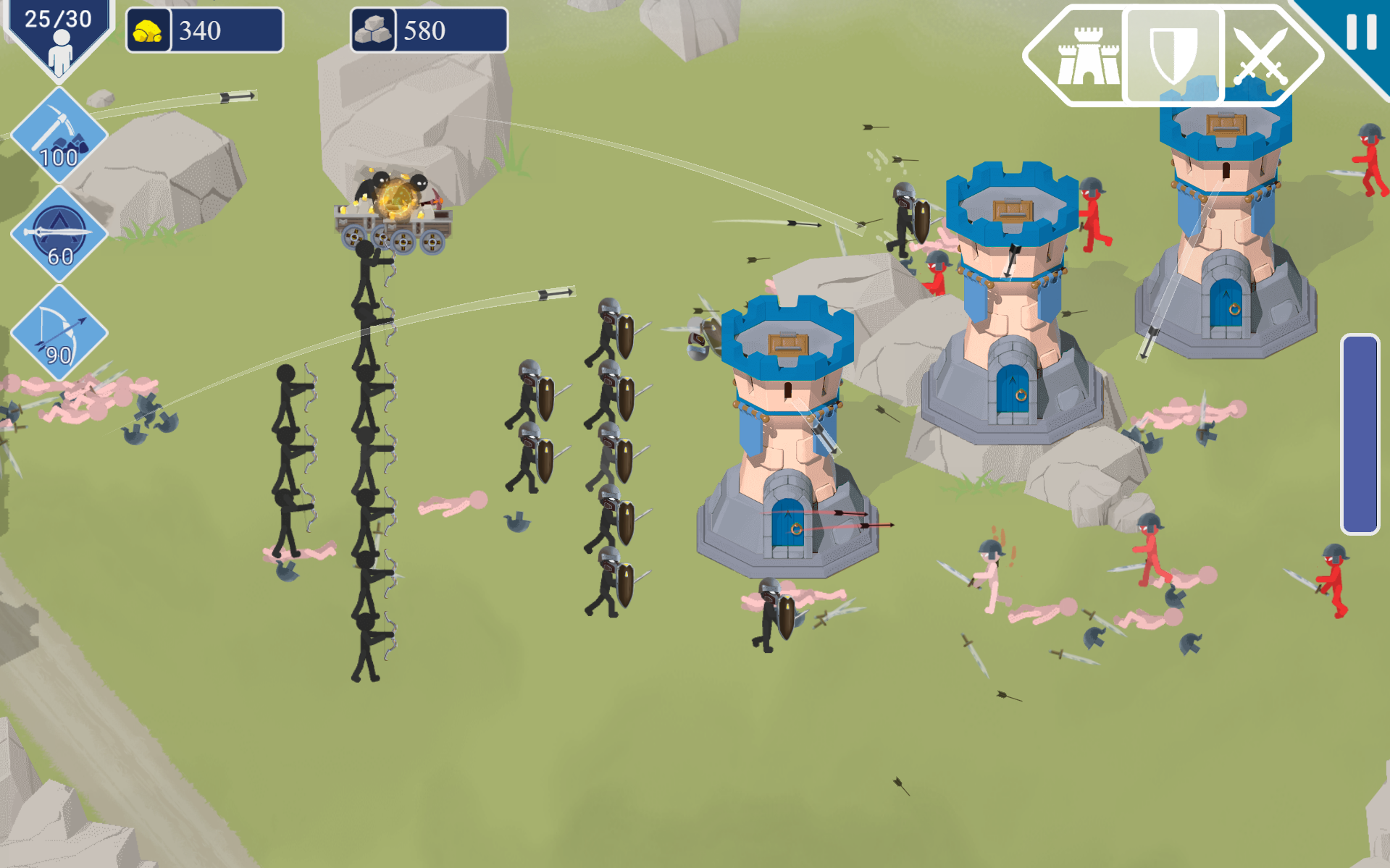Pause the game
Viewport: 1390px width, 868px height.
(1360, 32)
